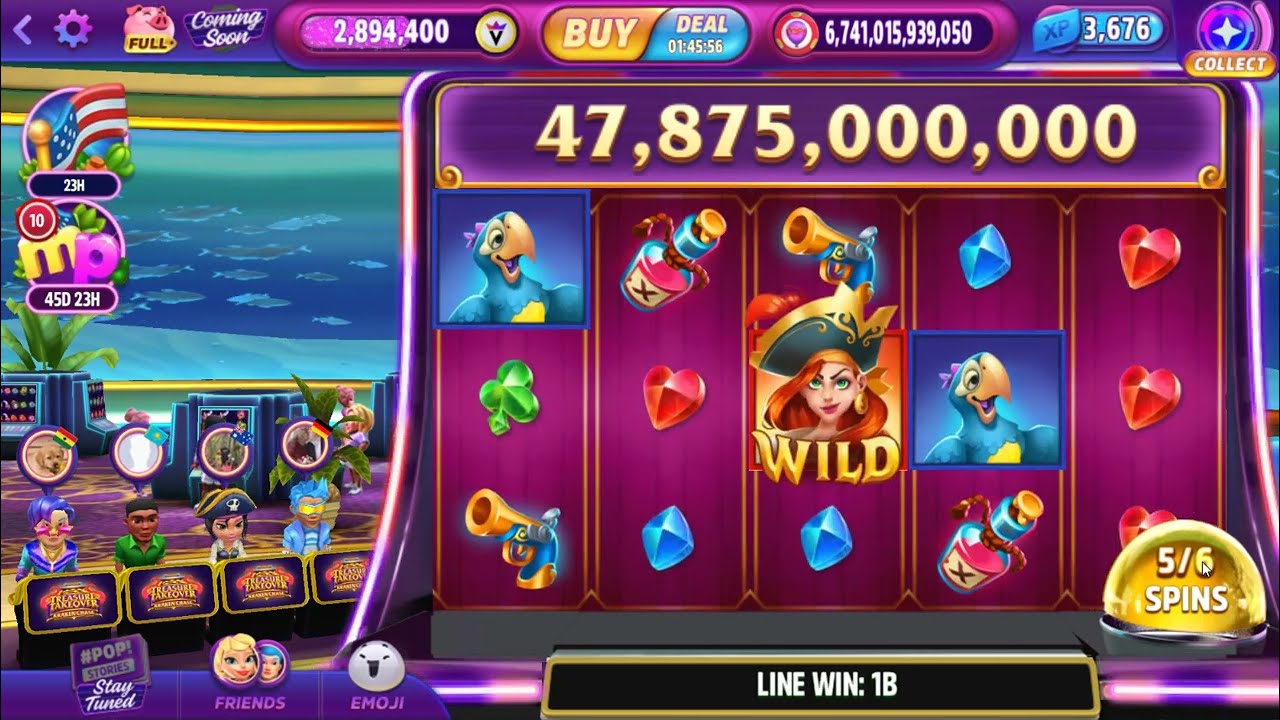View the dog-avatar player profile bubble

tap(47, 457)
